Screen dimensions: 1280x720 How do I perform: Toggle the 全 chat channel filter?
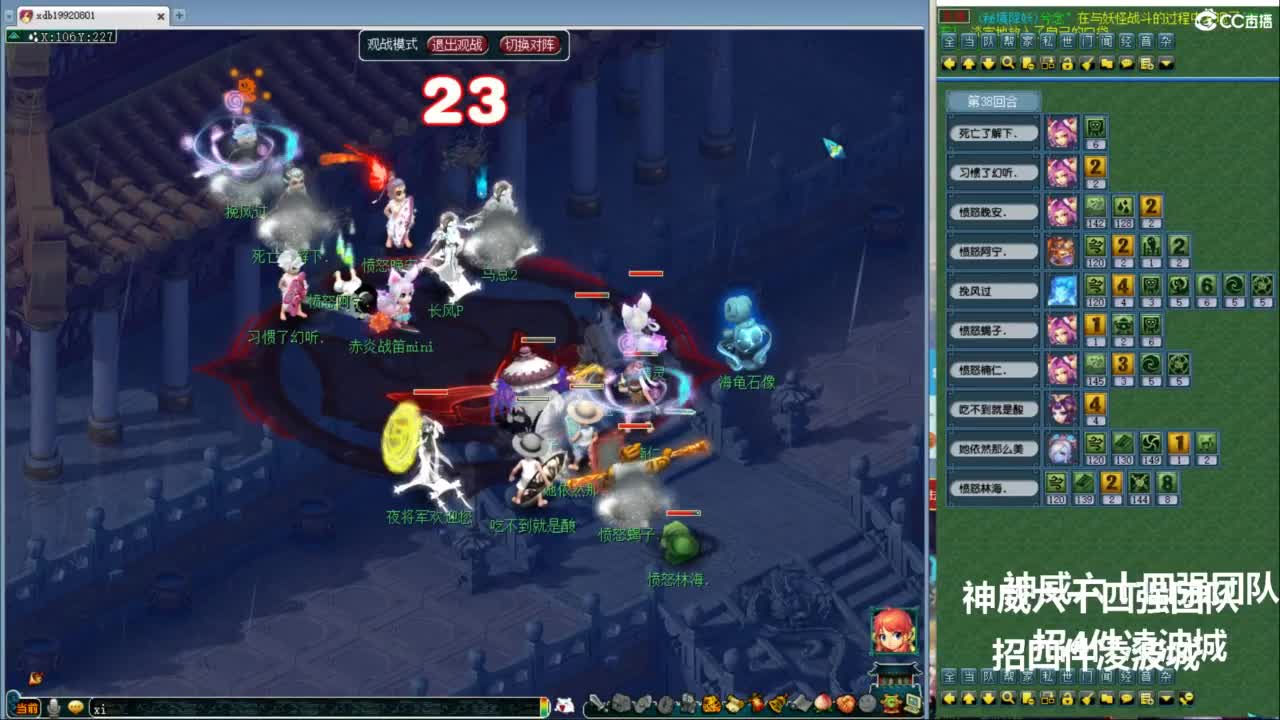tap(947, 41)
